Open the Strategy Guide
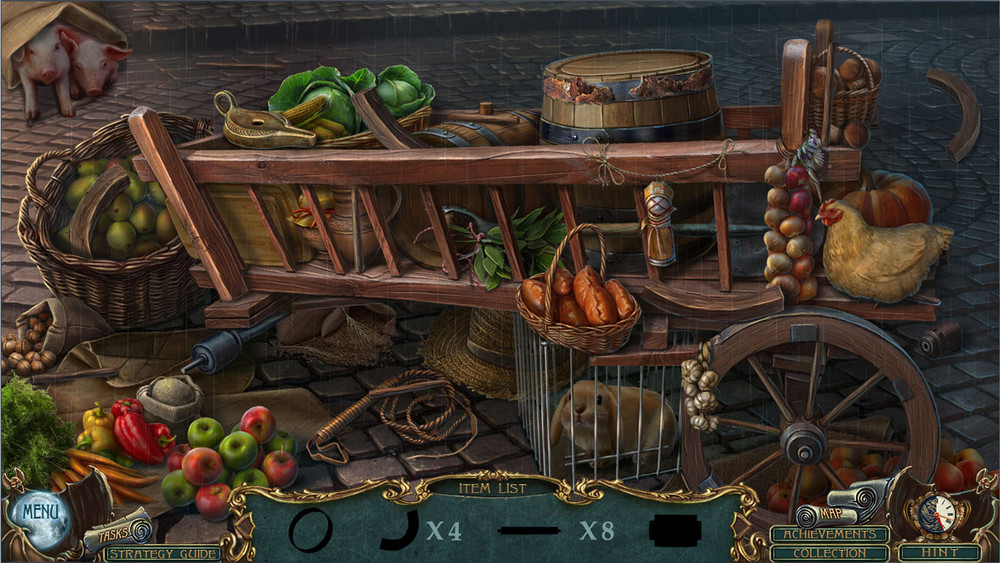Image resolution: width=1000 pixels, height=563 pixels. click(163, 553)
